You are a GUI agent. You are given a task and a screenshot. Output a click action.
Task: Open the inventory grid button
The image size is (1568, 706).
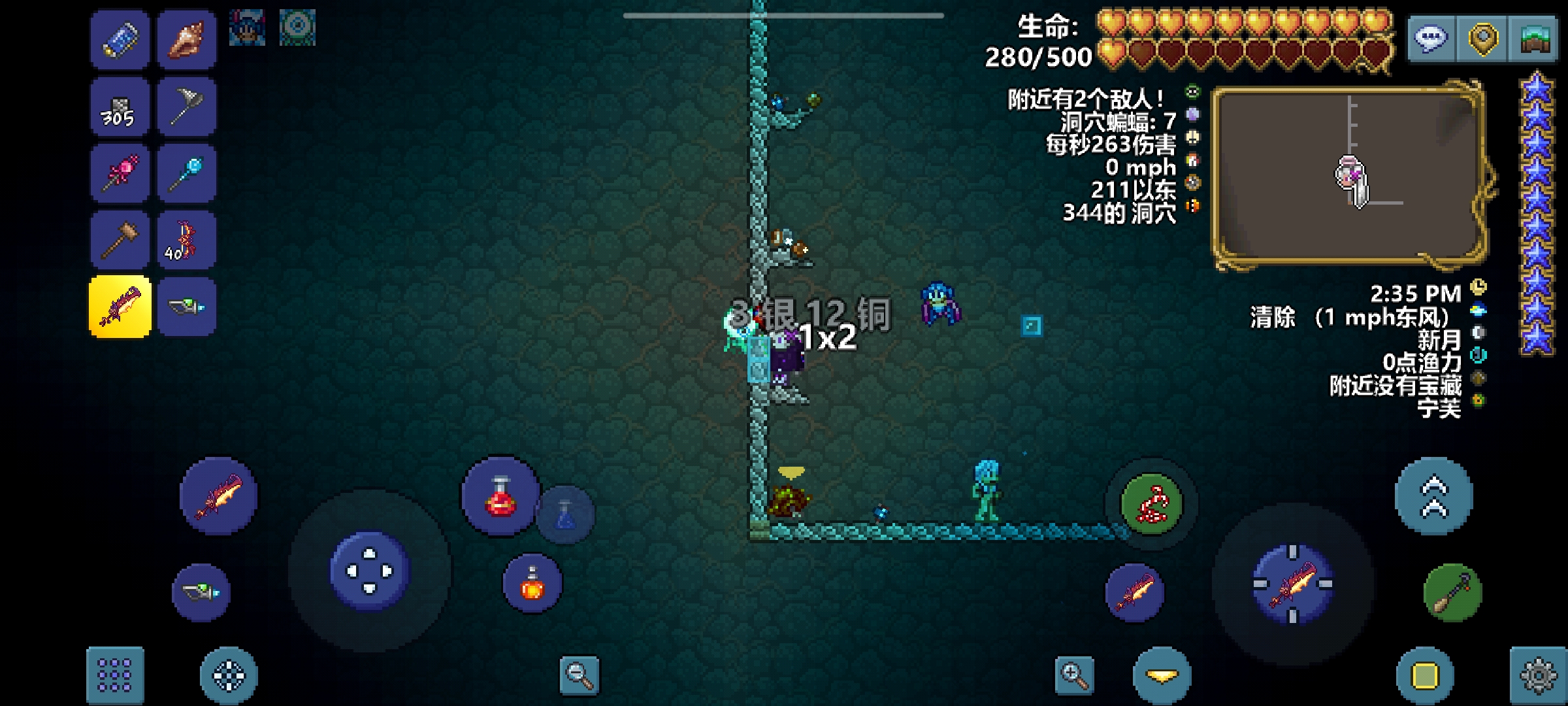click(115, 675)
